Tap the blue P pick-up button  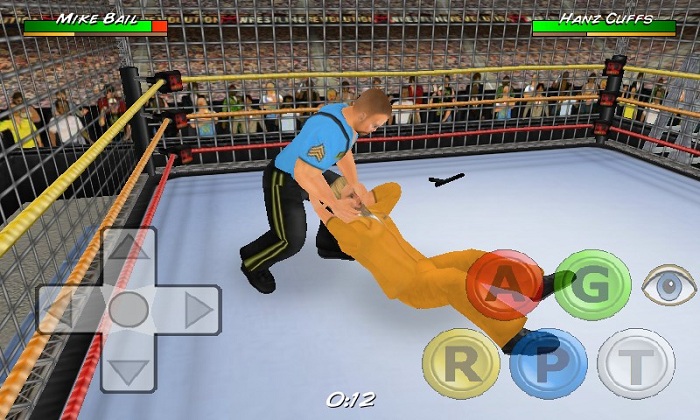pos(548,363)
